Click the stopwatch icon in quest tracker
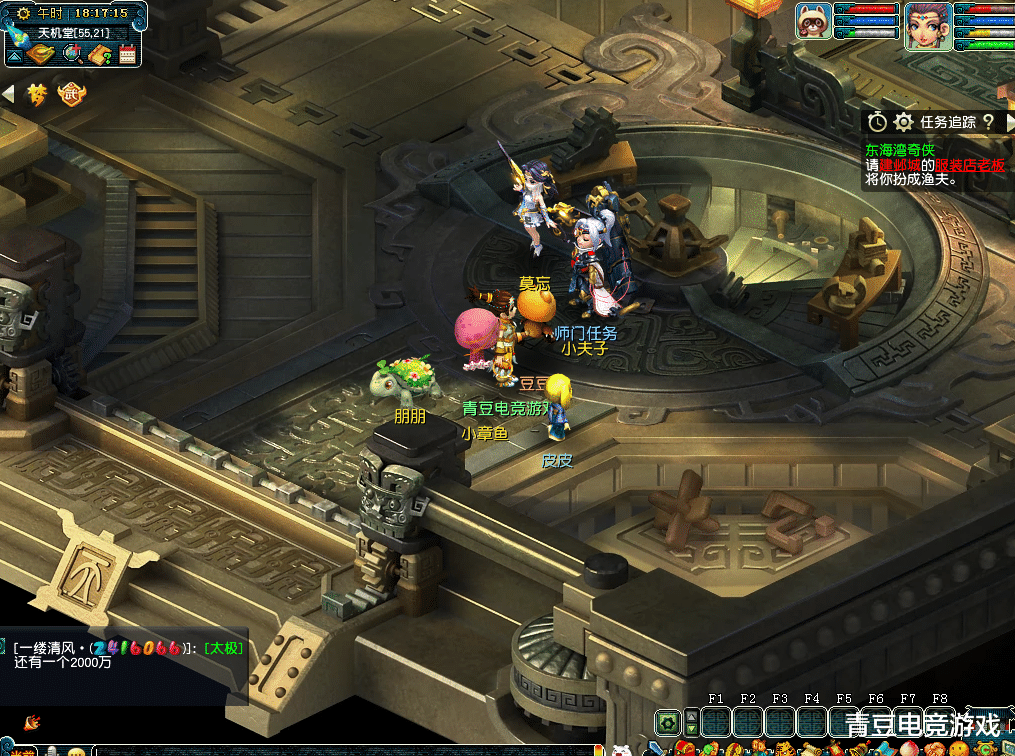This screenshot has height=756, width=1015. [877, 122]
